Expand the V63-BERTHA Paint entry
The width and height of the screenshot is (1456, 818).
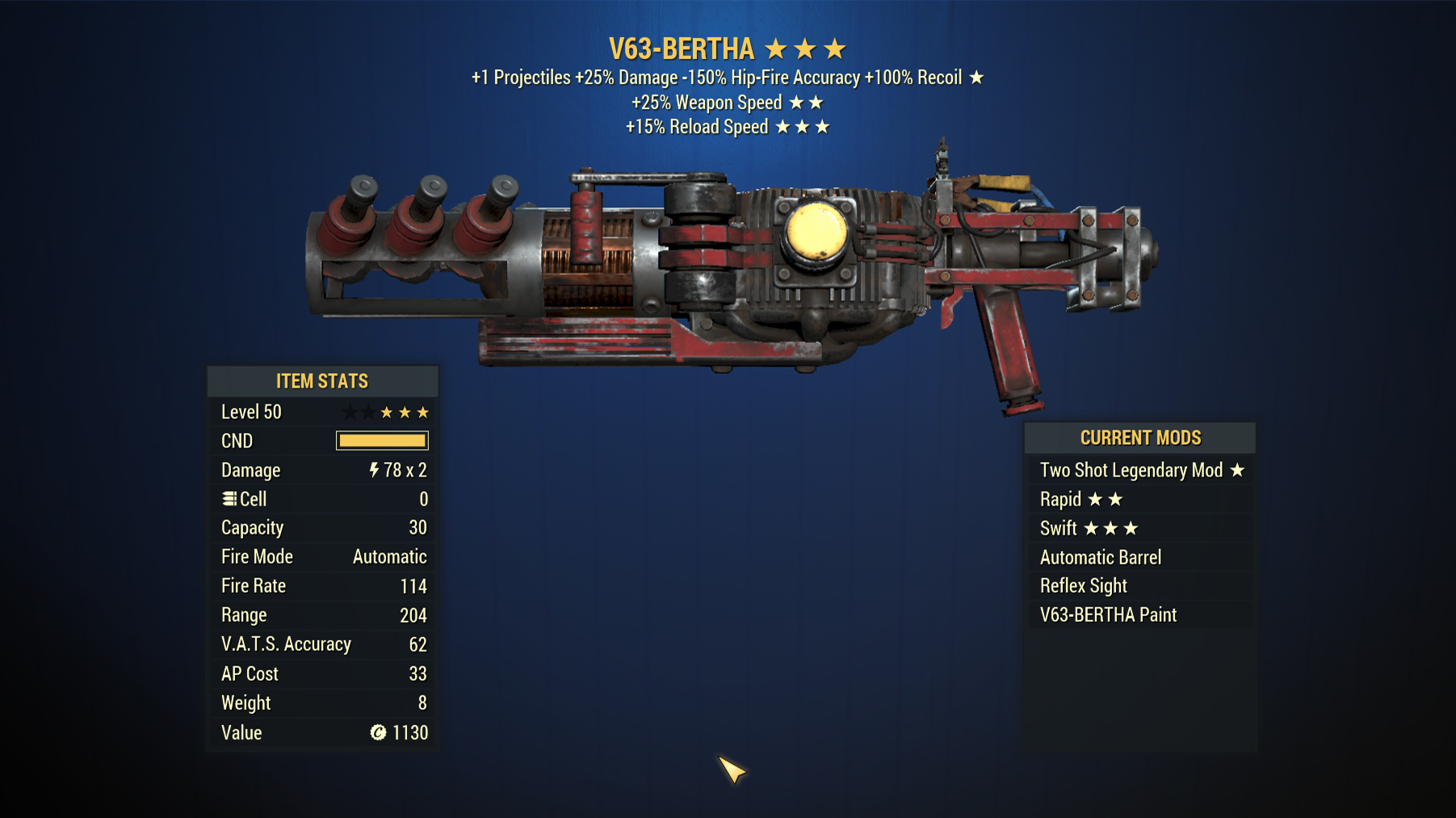[1107, 615]
